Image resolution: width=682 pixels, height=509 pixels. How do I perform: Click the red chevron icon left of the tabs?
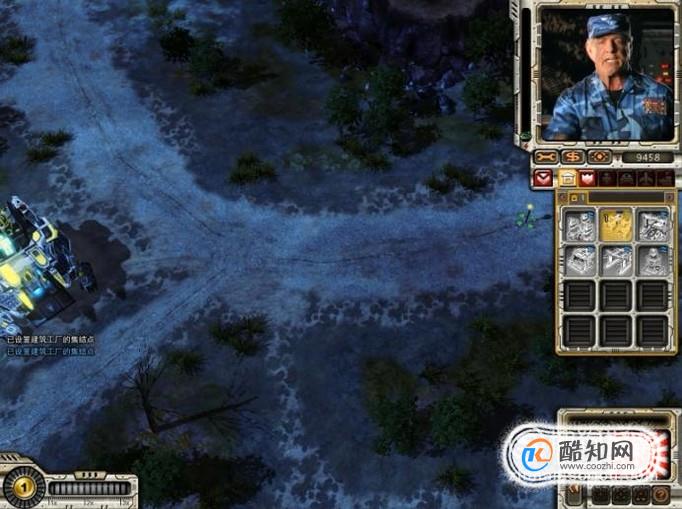543,178
